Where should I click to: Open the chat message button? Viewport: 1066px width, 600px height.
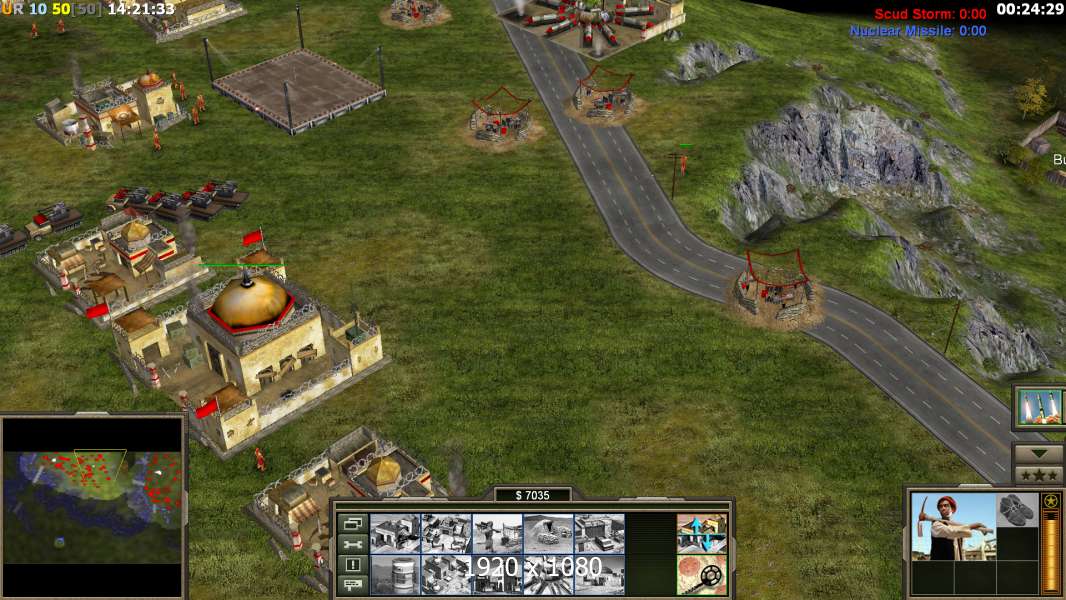(x=351, y=584)
